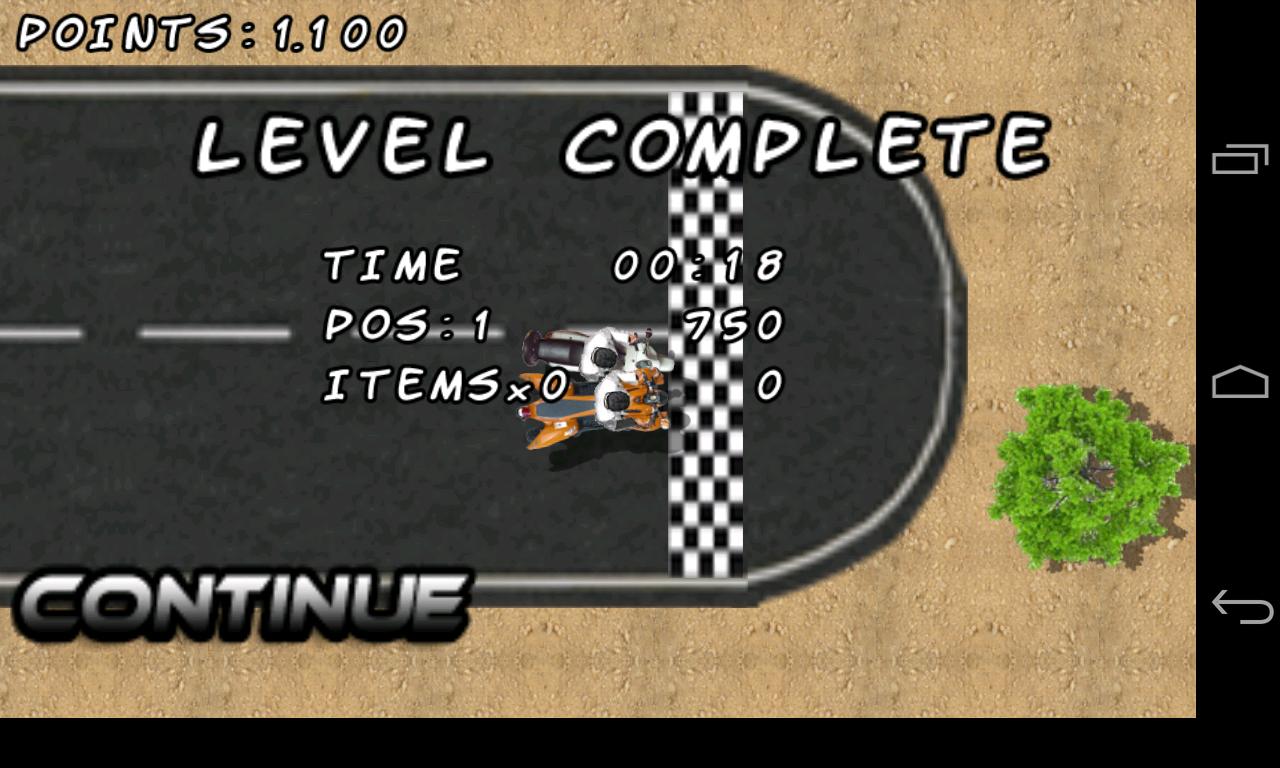The image size is (1280, 768).
Task: Open the Android recent apps switcher
Action: pyautogui.click(x=1239, y=158)
